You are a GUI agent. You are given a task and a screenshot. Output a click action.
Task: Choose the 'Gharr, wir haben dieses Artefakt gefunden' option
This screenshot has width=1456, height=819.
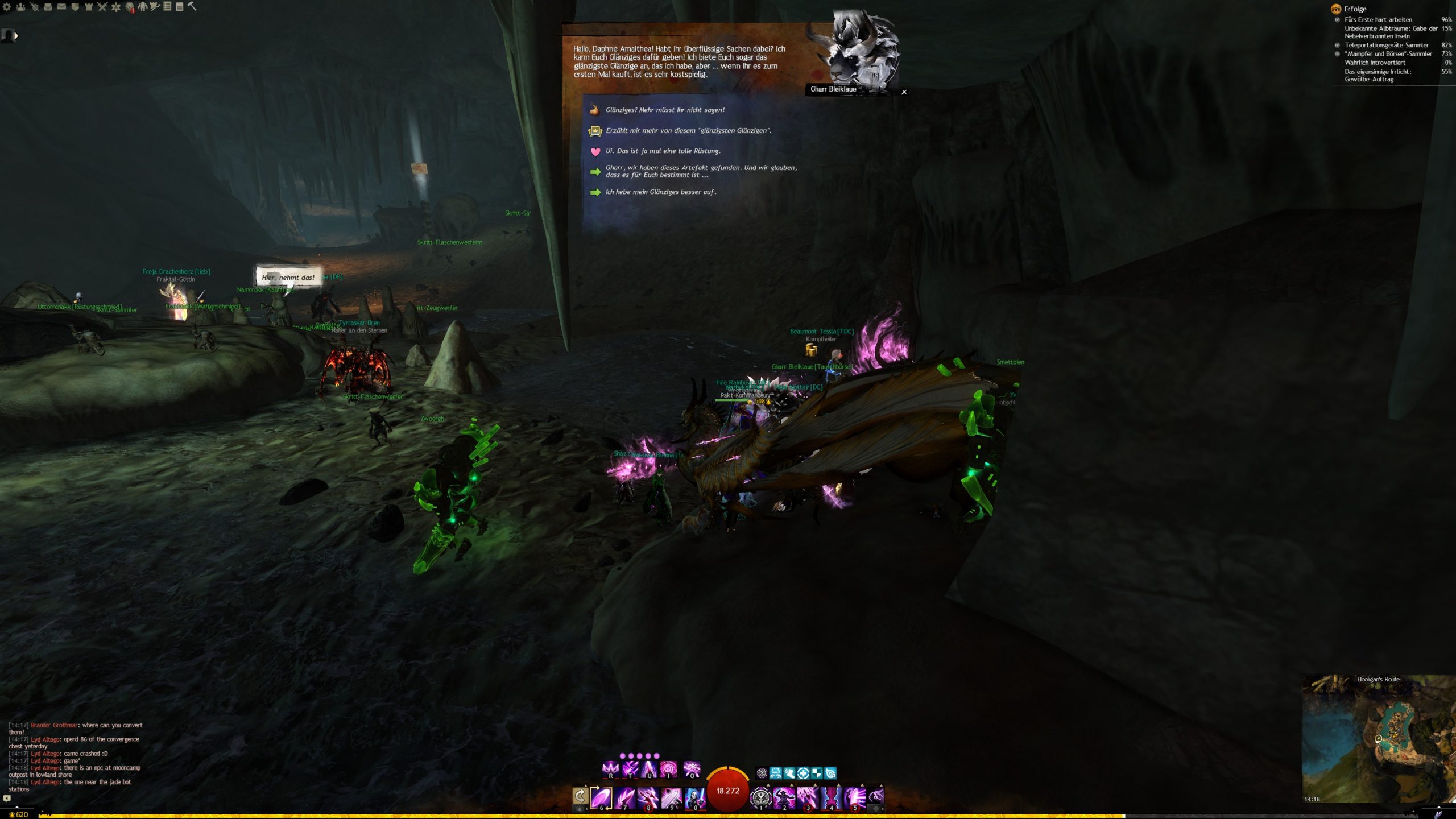(701, 171)
